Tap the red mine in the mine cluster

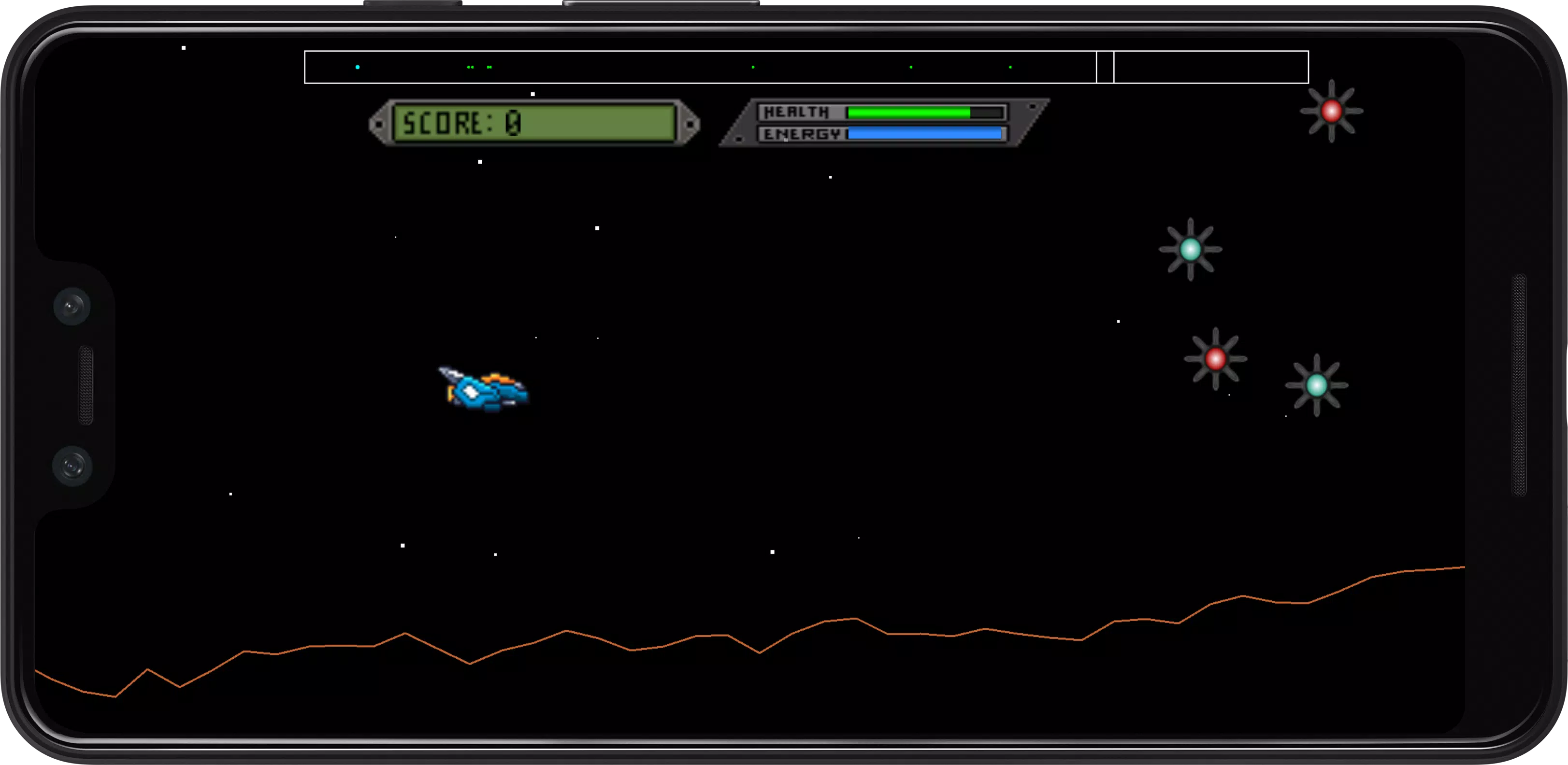pyautogui.click(x=1217, y=359)
